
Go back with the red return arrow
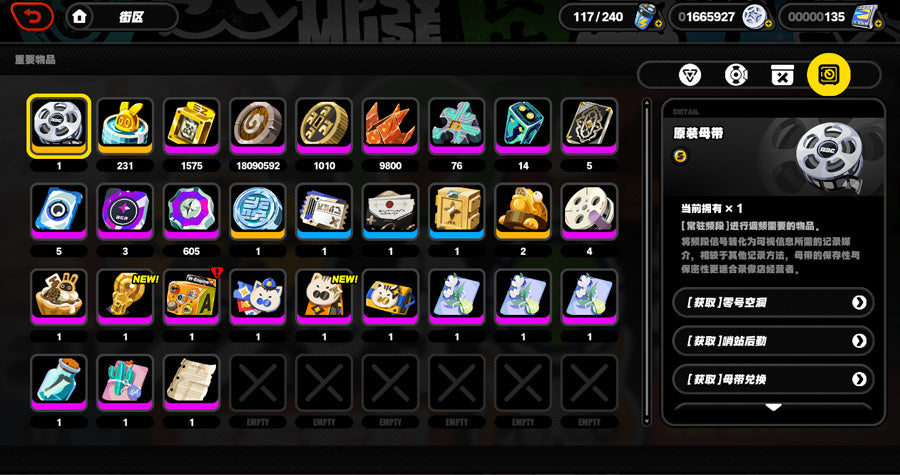click(33, 17)
